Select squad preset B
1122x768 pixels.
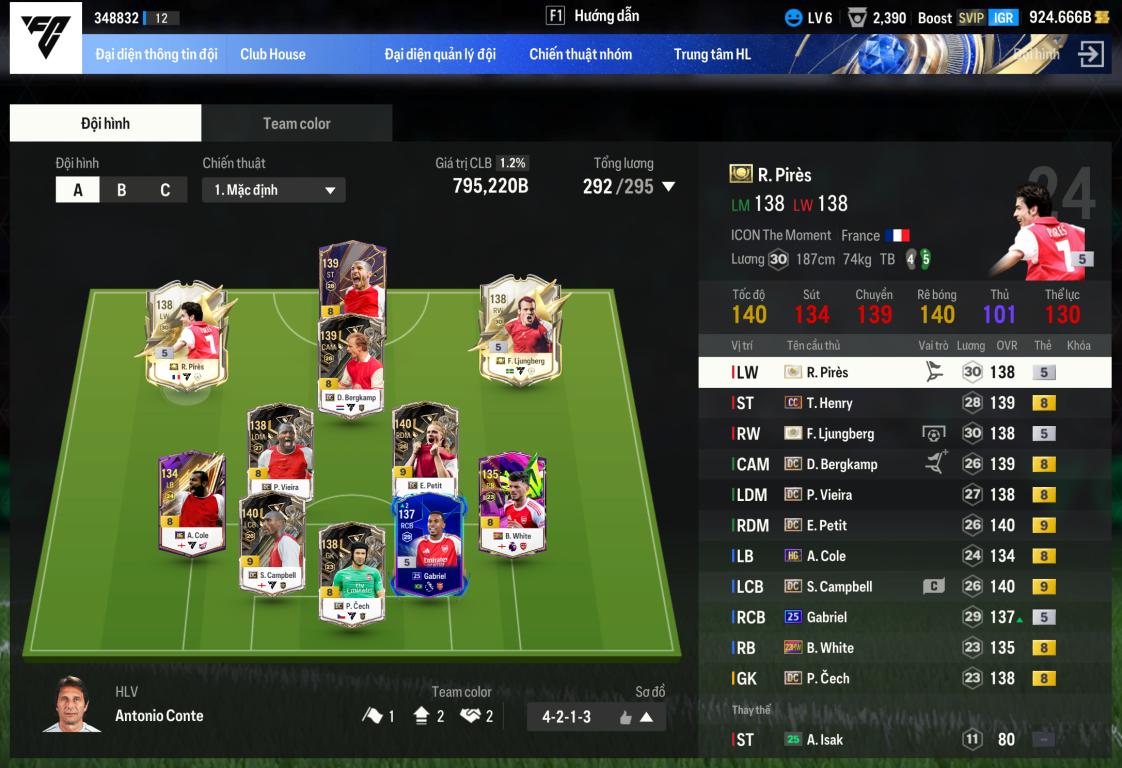(x=121, y=190)
